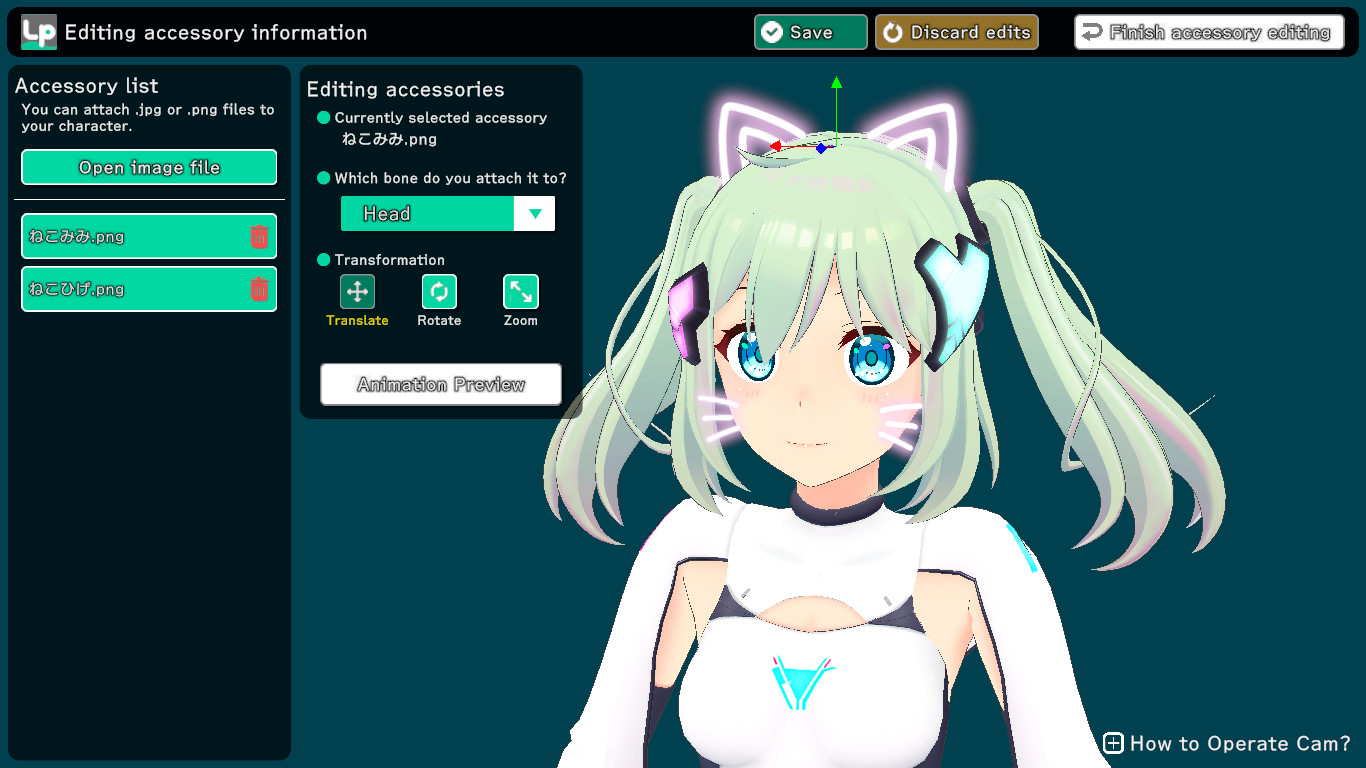Show How to Operate Cam help
This screenshot has height=768, width=1366.
1227,743
